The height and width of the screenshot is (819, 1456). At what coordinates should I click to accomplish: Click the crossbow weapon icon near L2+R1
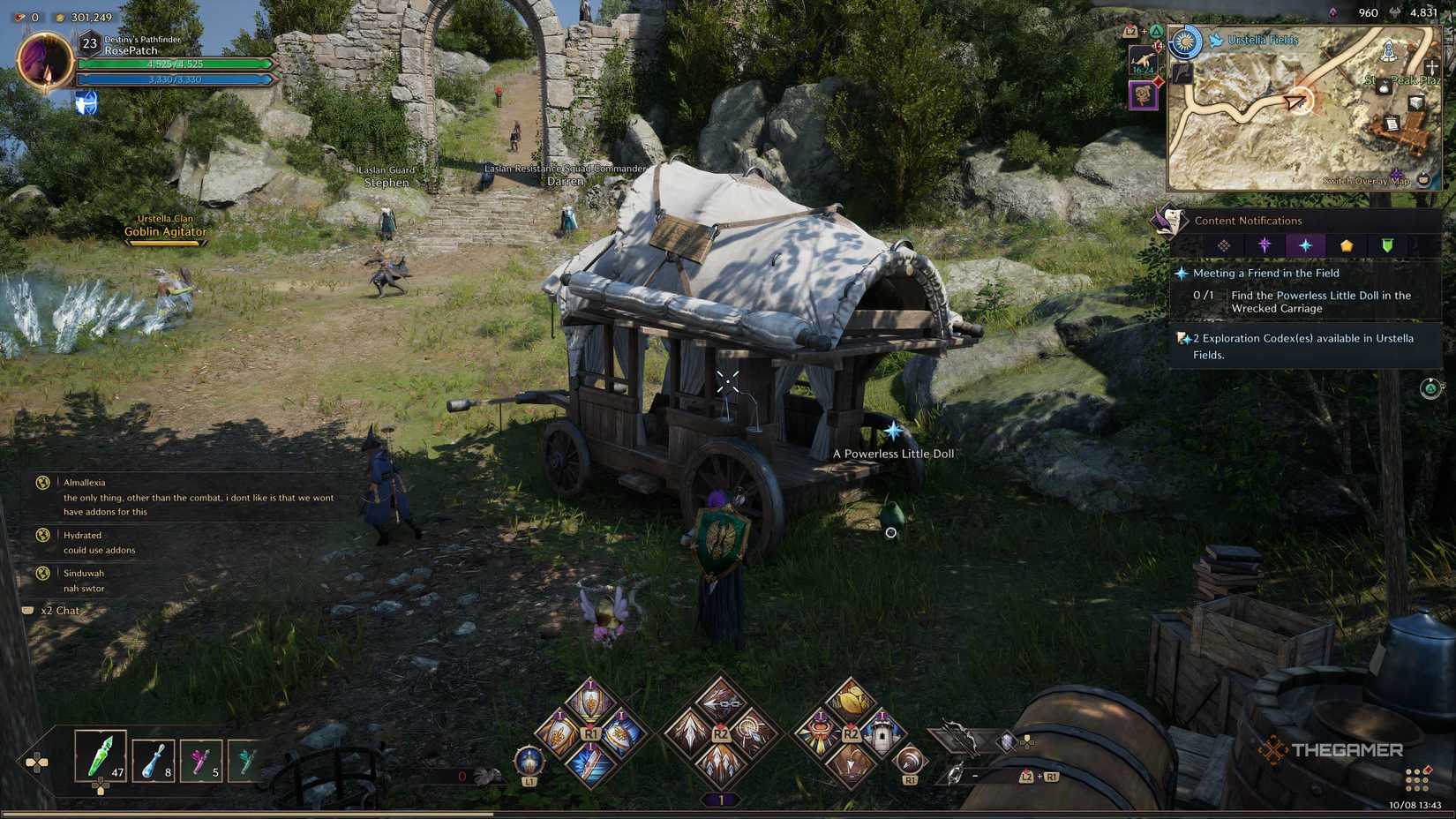pos(959,738)
